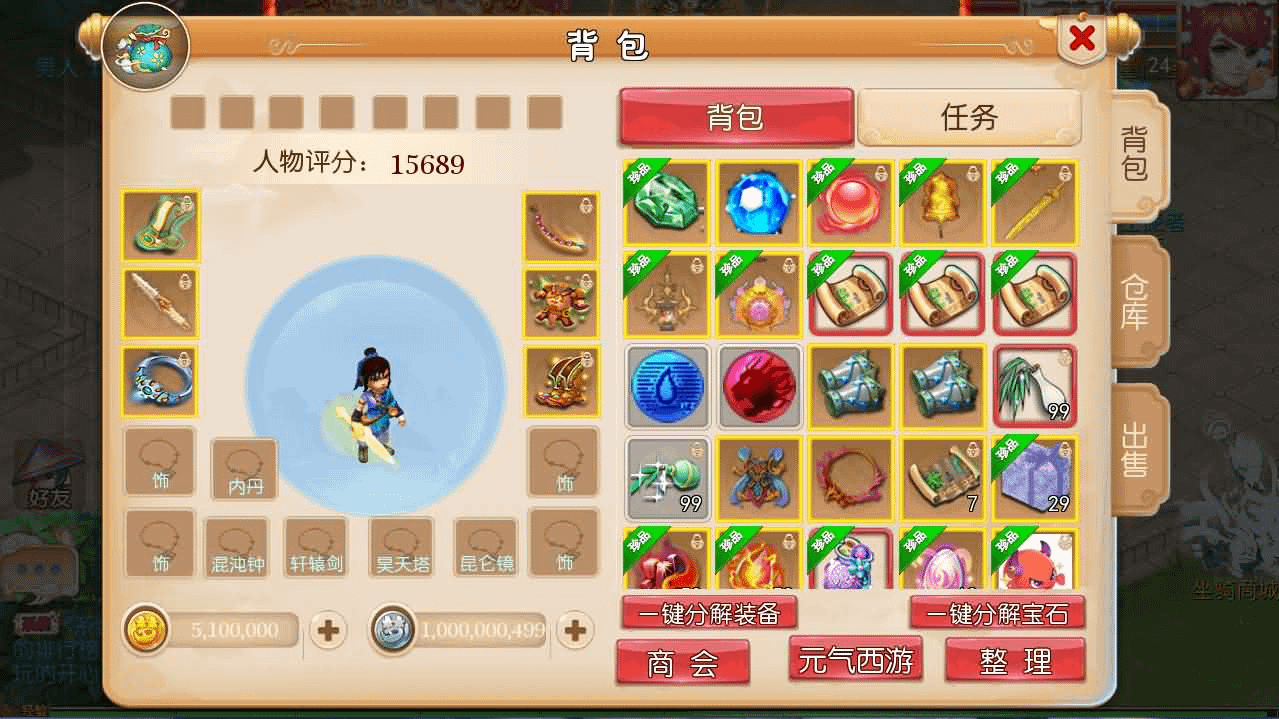The height and width of the screenshot is (719, 1279).
Task: Click the 元气西游 button
Action: [855, 661]
